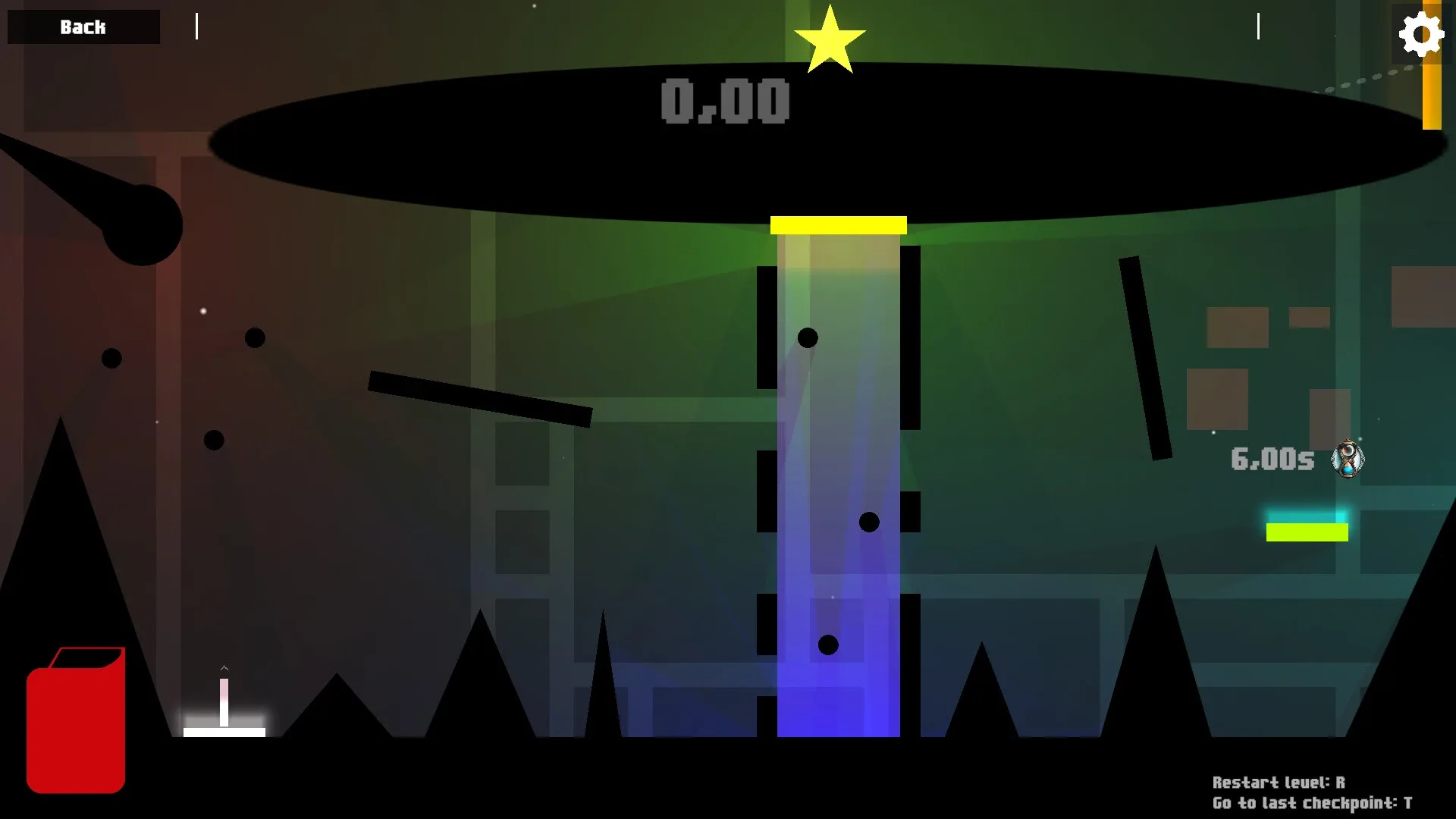The image size is (1456, 819).
Task: Expand the right divider line near the gear
Action: tap(1257, 27)
